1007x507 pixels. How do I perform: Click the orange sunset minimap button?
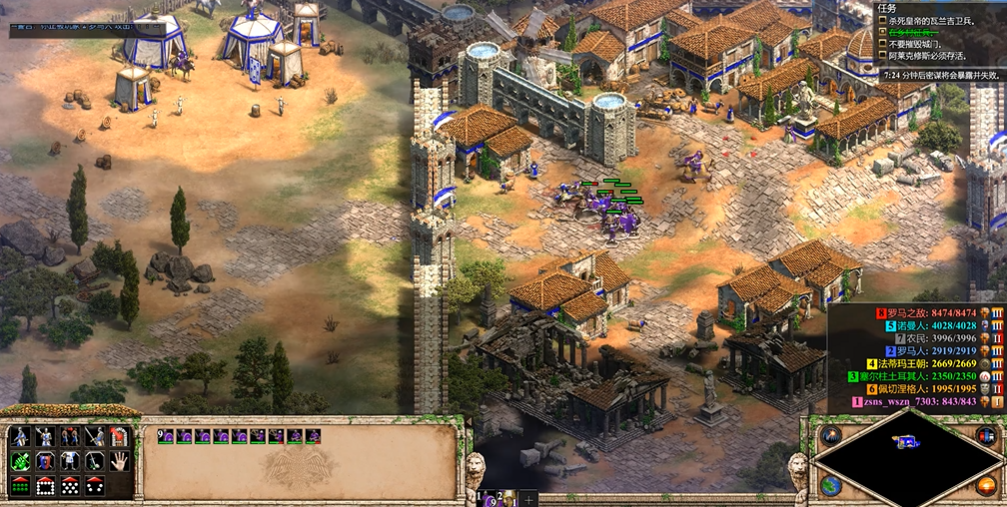(988, 484)
